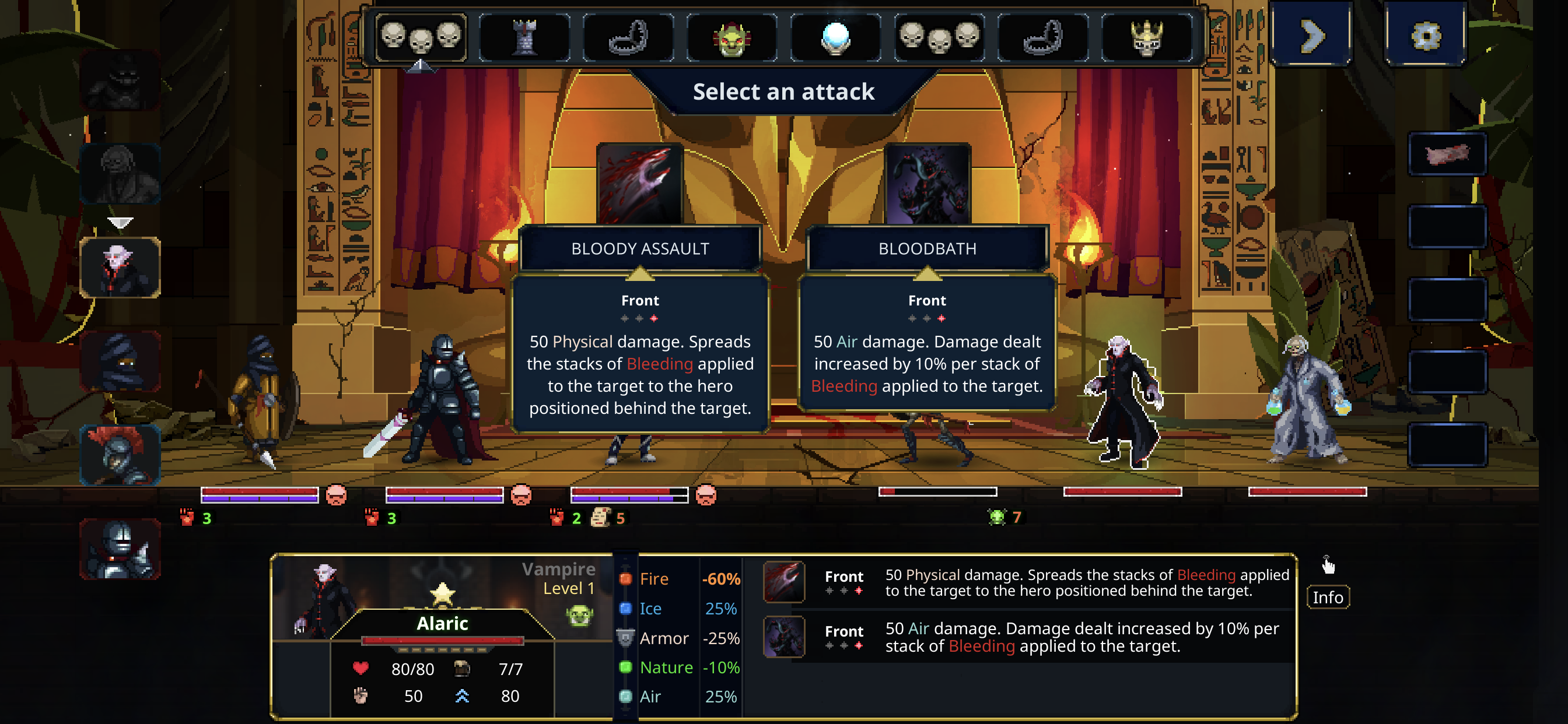The height and width of the screenshot is (724, 1568).
Task: Click the Info button
Action: [1328, 598]
